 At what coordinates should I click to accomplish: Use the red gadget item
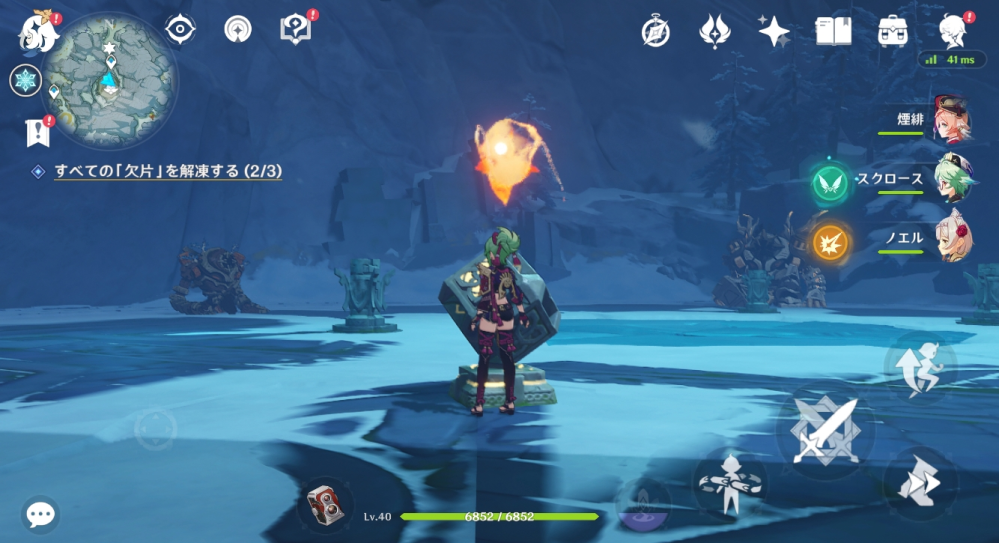coord(325,502)
